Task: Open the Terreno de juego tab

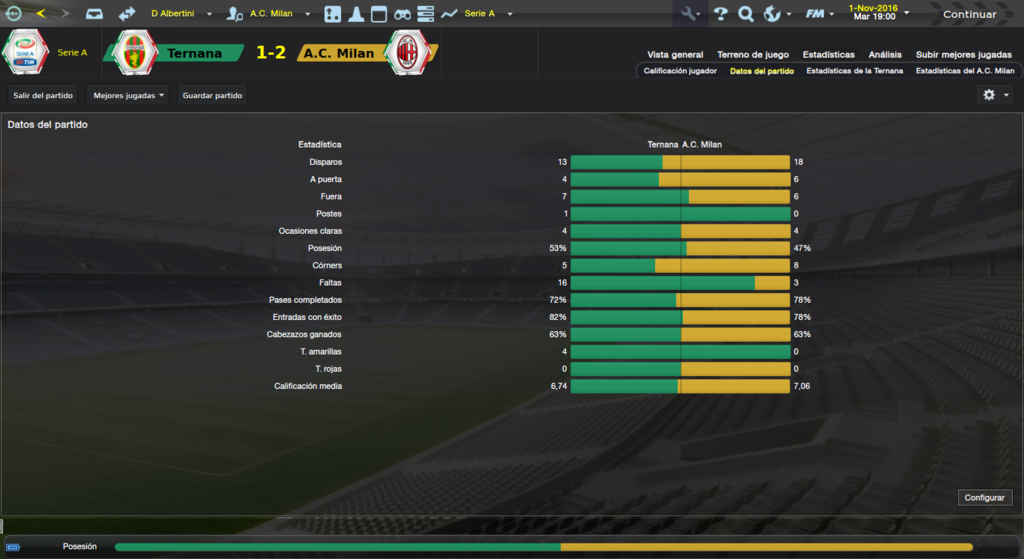Action: [753, 55]
